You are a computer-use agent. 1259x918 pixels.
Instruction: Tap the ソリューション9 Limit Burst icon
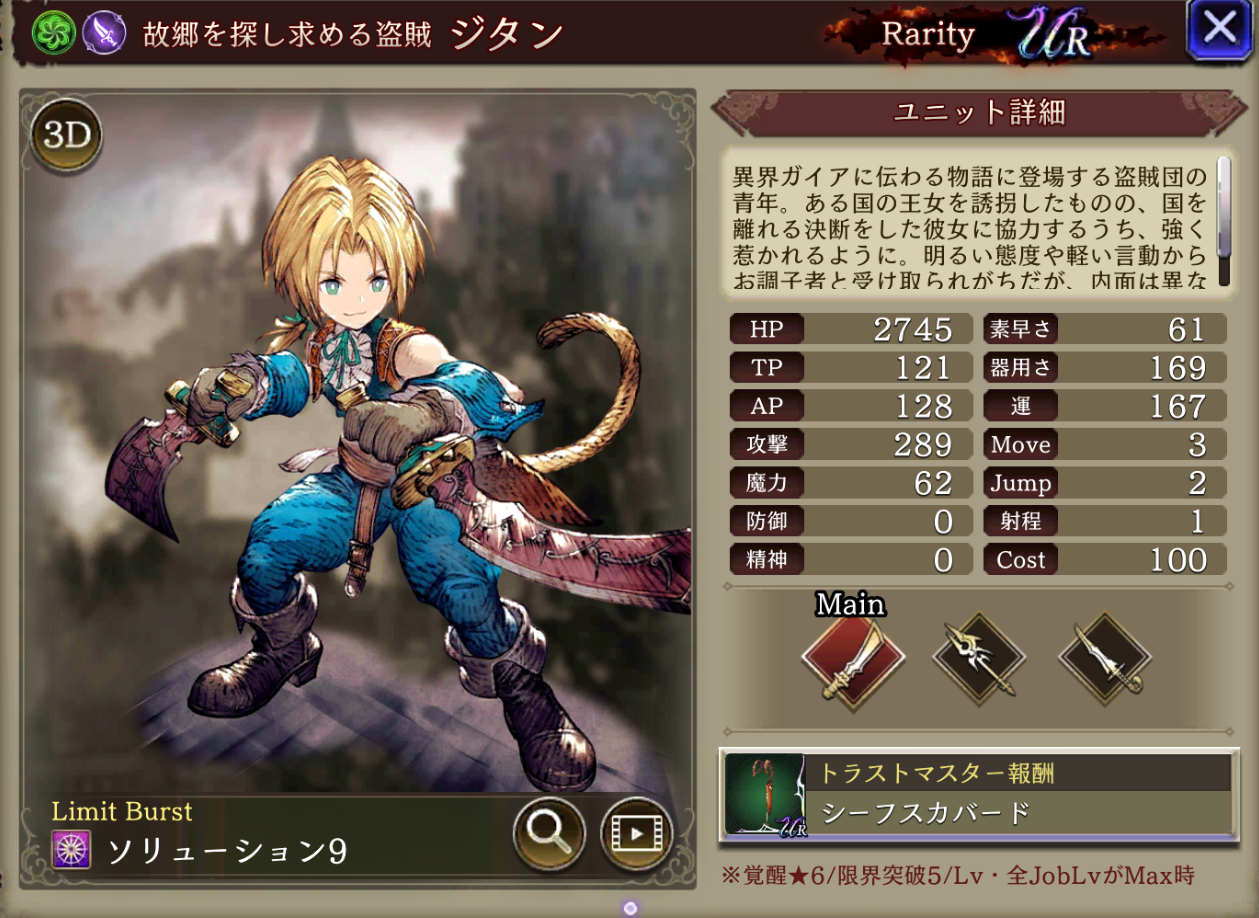(72, 850)
